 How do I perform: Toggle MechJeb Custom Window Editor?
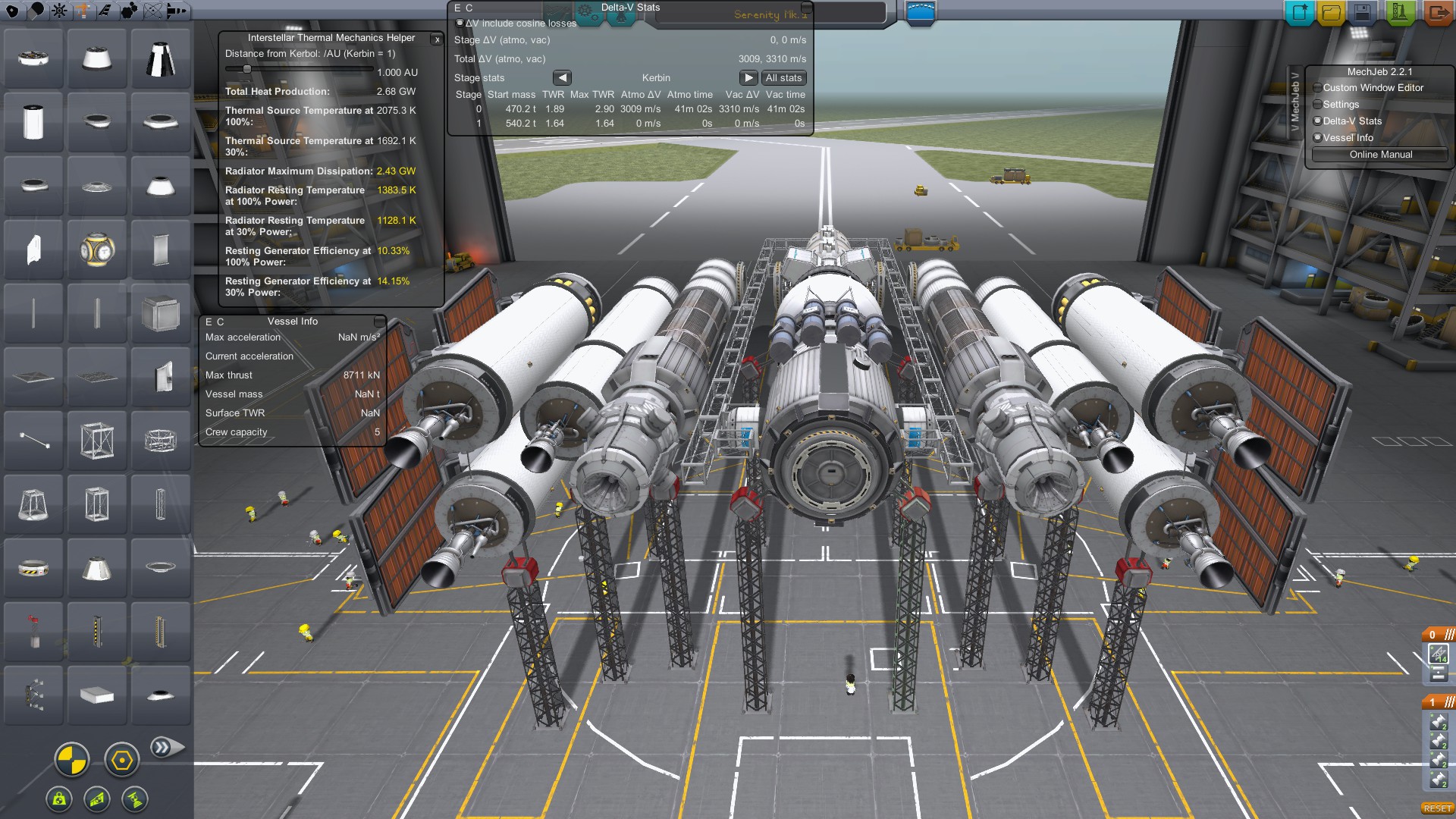(x=1317, y=88)
